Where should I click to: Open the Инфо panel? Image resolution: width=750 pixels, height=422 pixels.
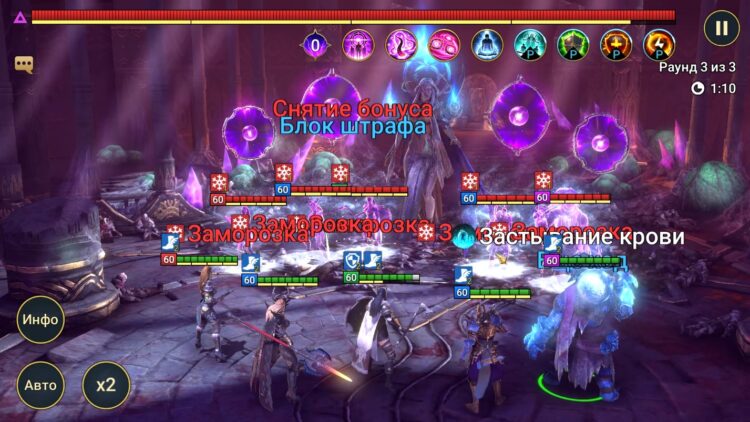[x=40, y=321]
